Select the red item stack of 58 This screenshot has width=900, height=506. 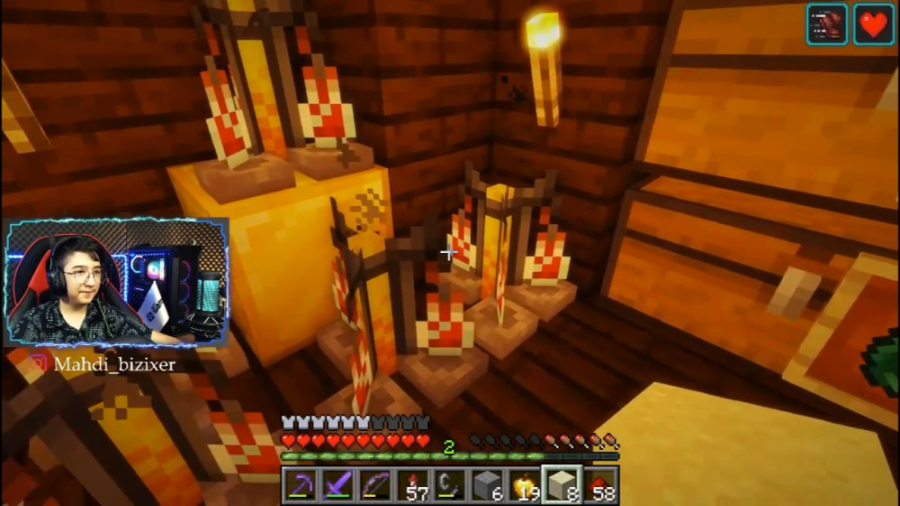pos(600,486)
